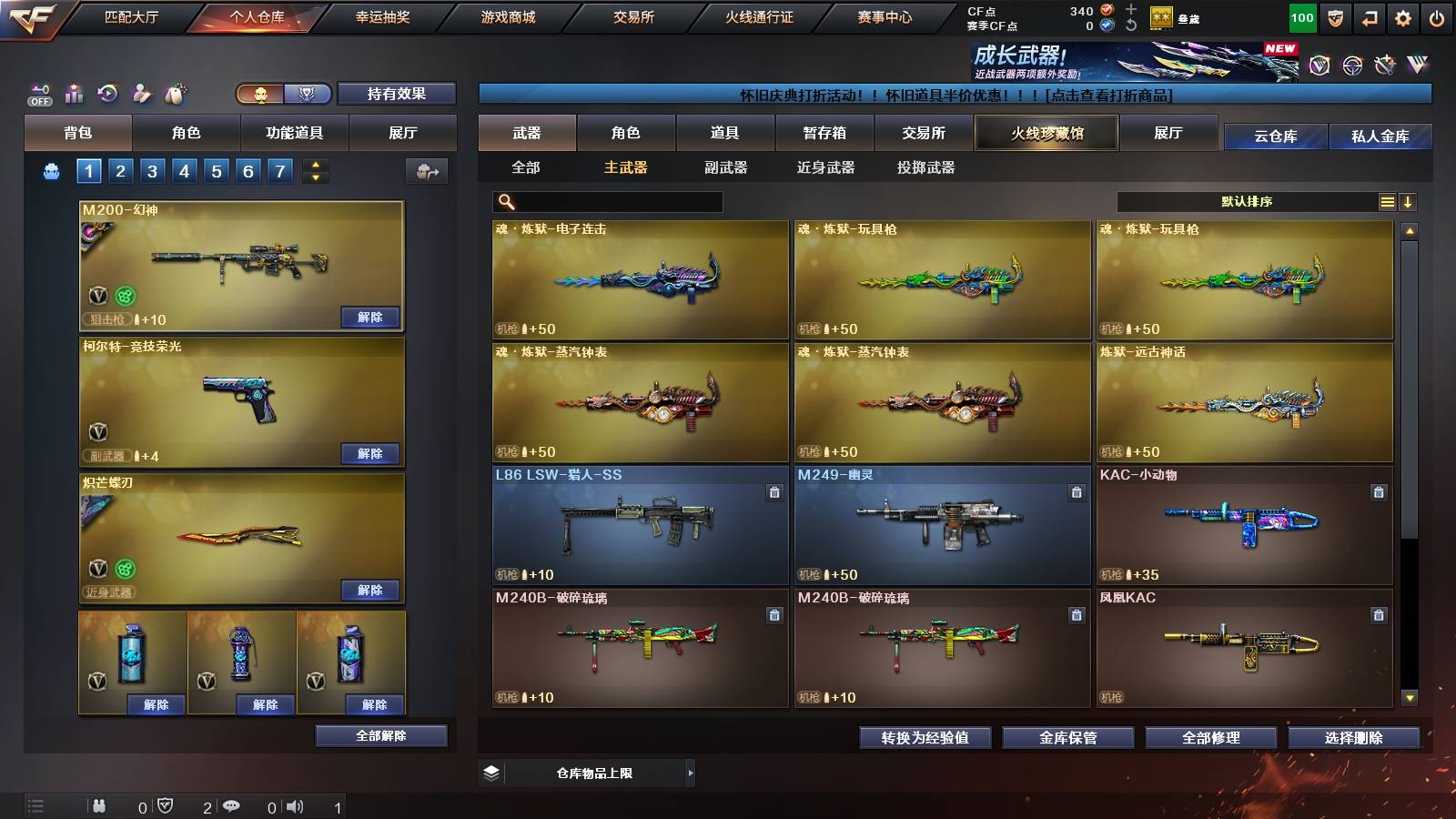Select the bar chart statistics icon top left

[x=72, y=92]
